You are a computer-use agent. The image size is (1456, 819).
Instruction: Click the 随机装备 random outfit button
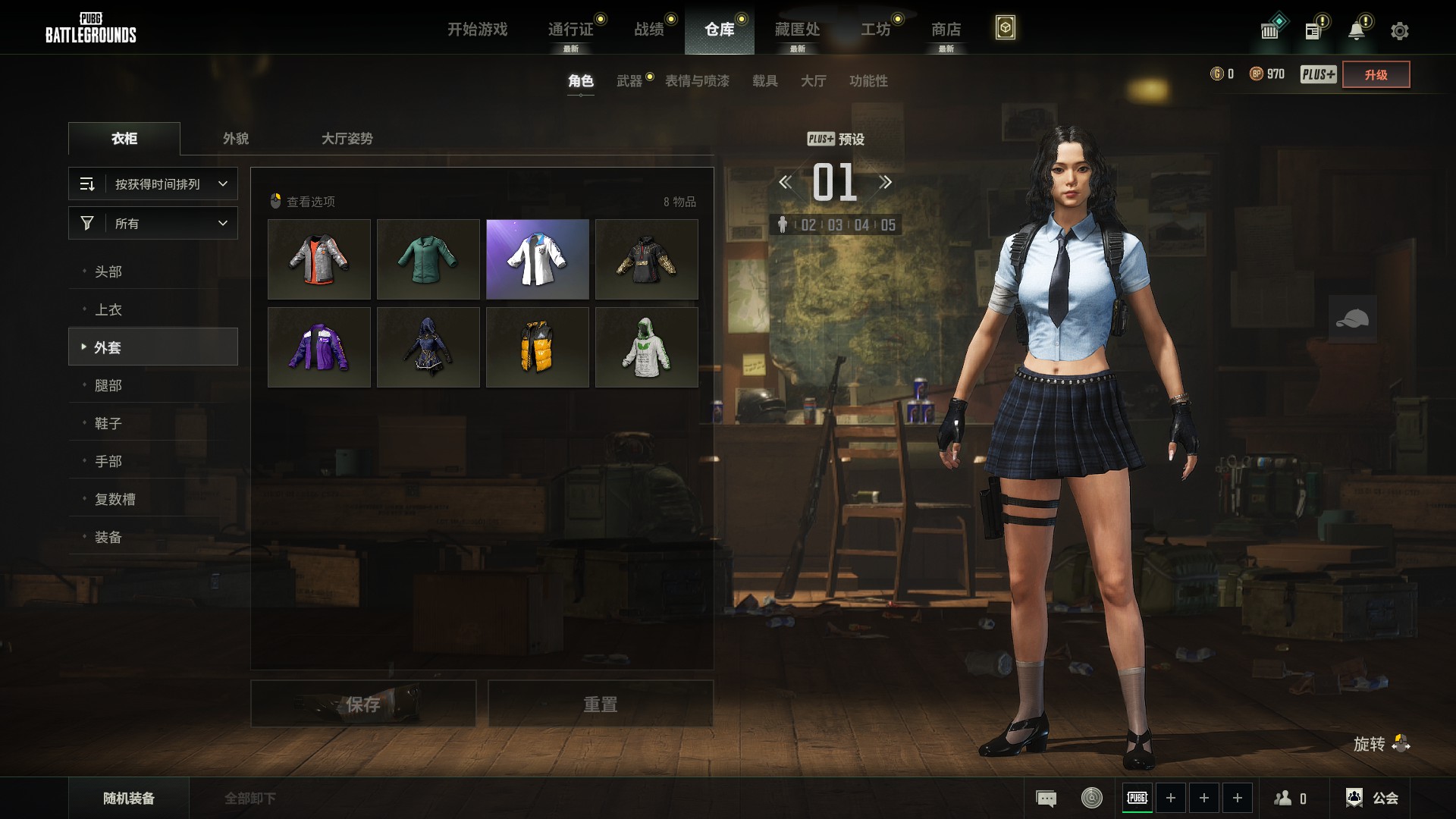pos(129,799)
